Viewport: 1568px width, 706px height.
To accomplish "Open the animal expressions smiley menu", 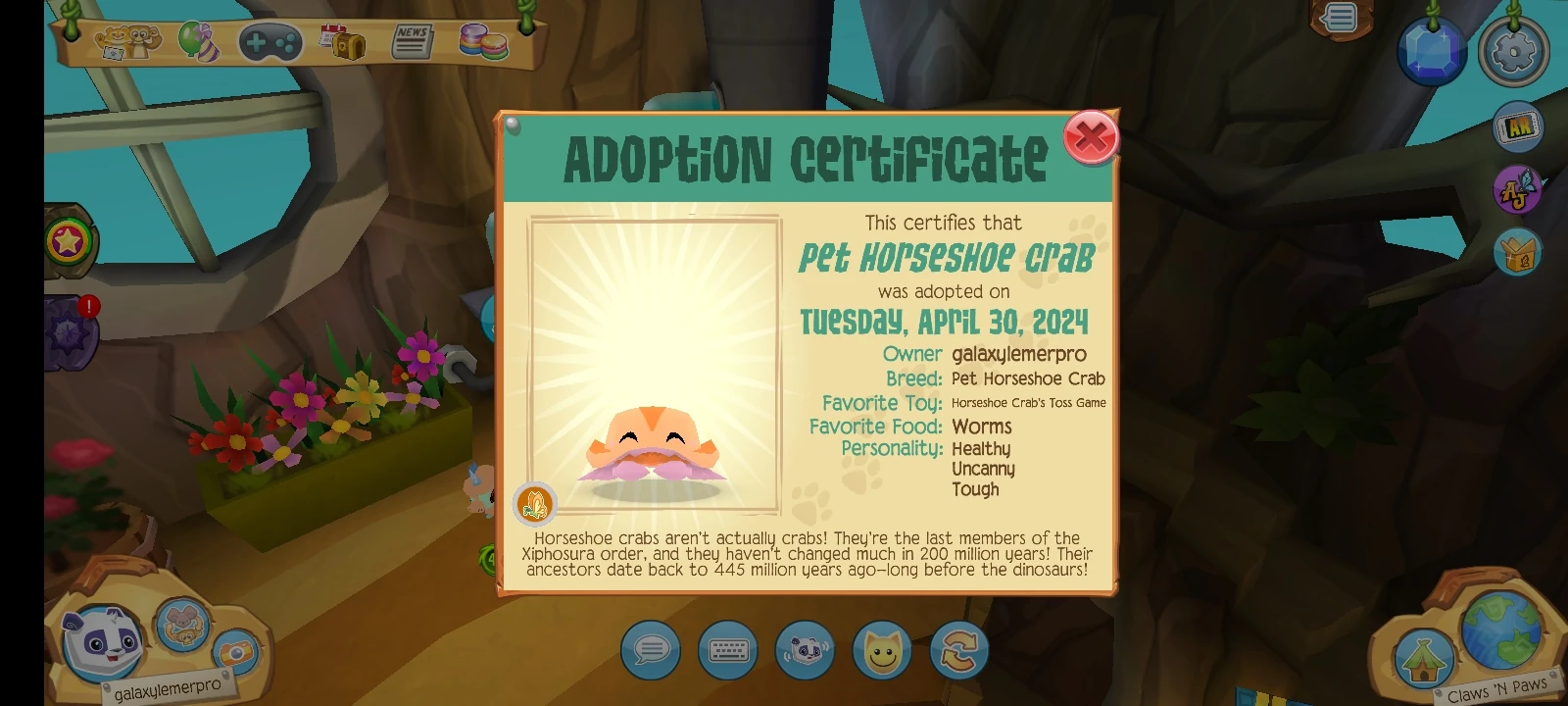I will click(882, 650).
